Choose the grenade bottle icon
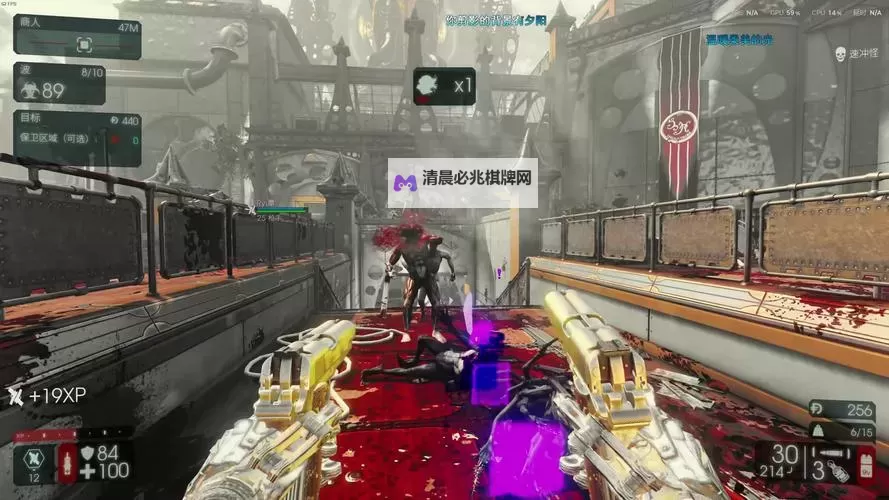The width and height of the screenshot is (889, 500). point(839,468)
